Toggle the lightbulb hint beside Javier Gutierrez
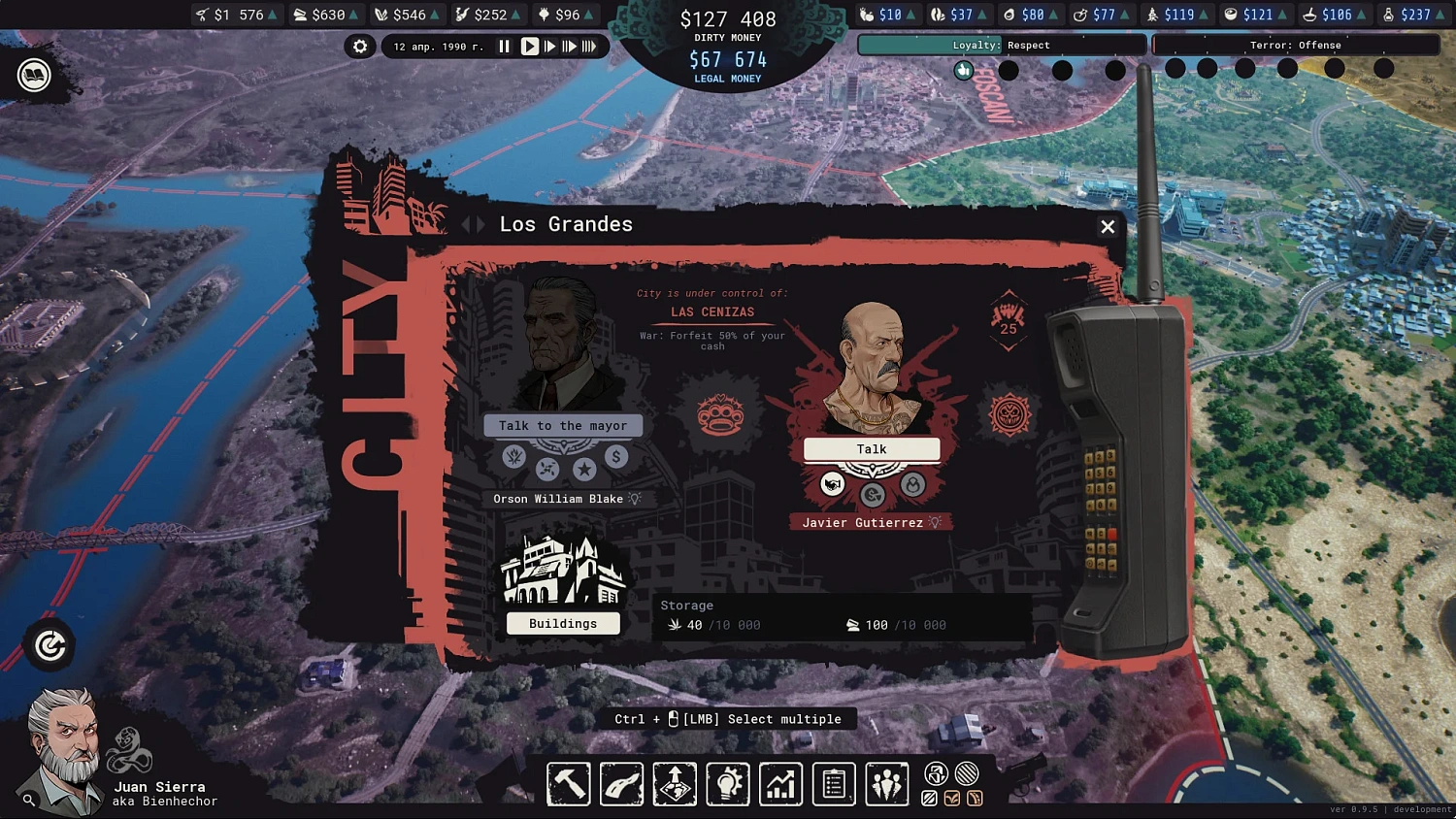Screen dimensions: 1456x819 click(x=933, y=522)
